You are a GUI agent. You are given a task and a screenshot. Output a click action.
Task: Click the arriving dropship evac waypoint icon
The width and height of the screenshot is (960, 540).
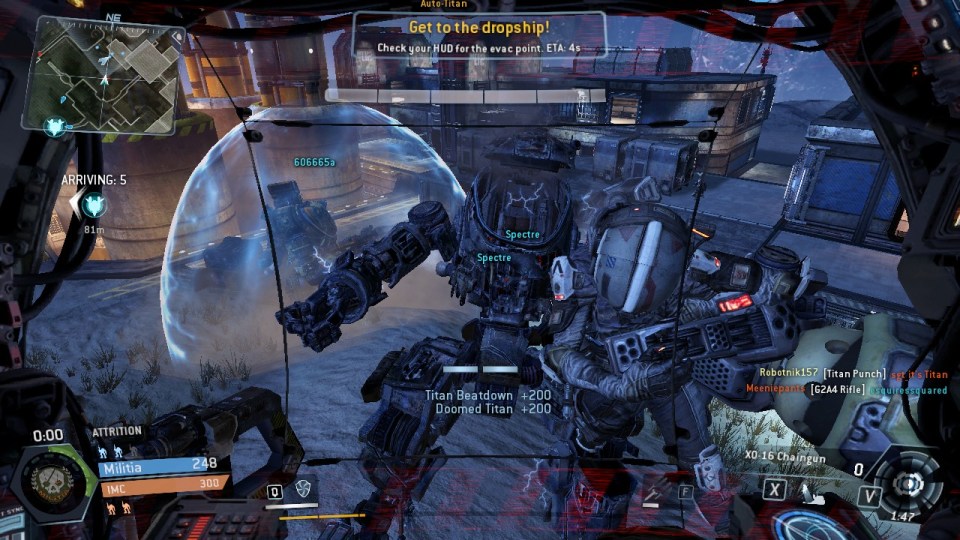click(x=94, y=205)
